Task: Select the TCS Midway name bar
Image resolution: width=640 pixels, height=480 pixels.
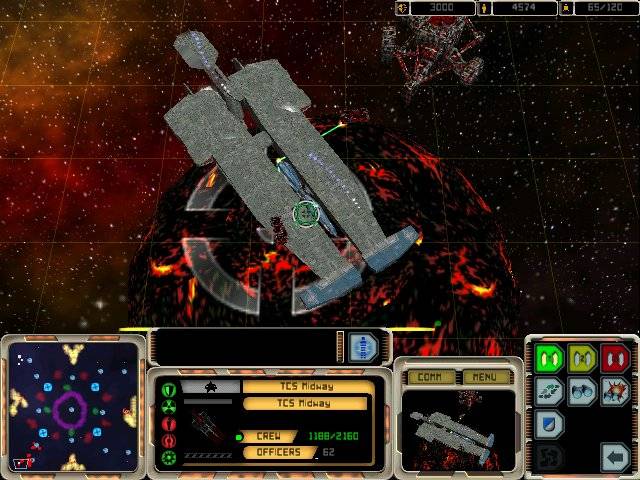Action: coord(308,387)
